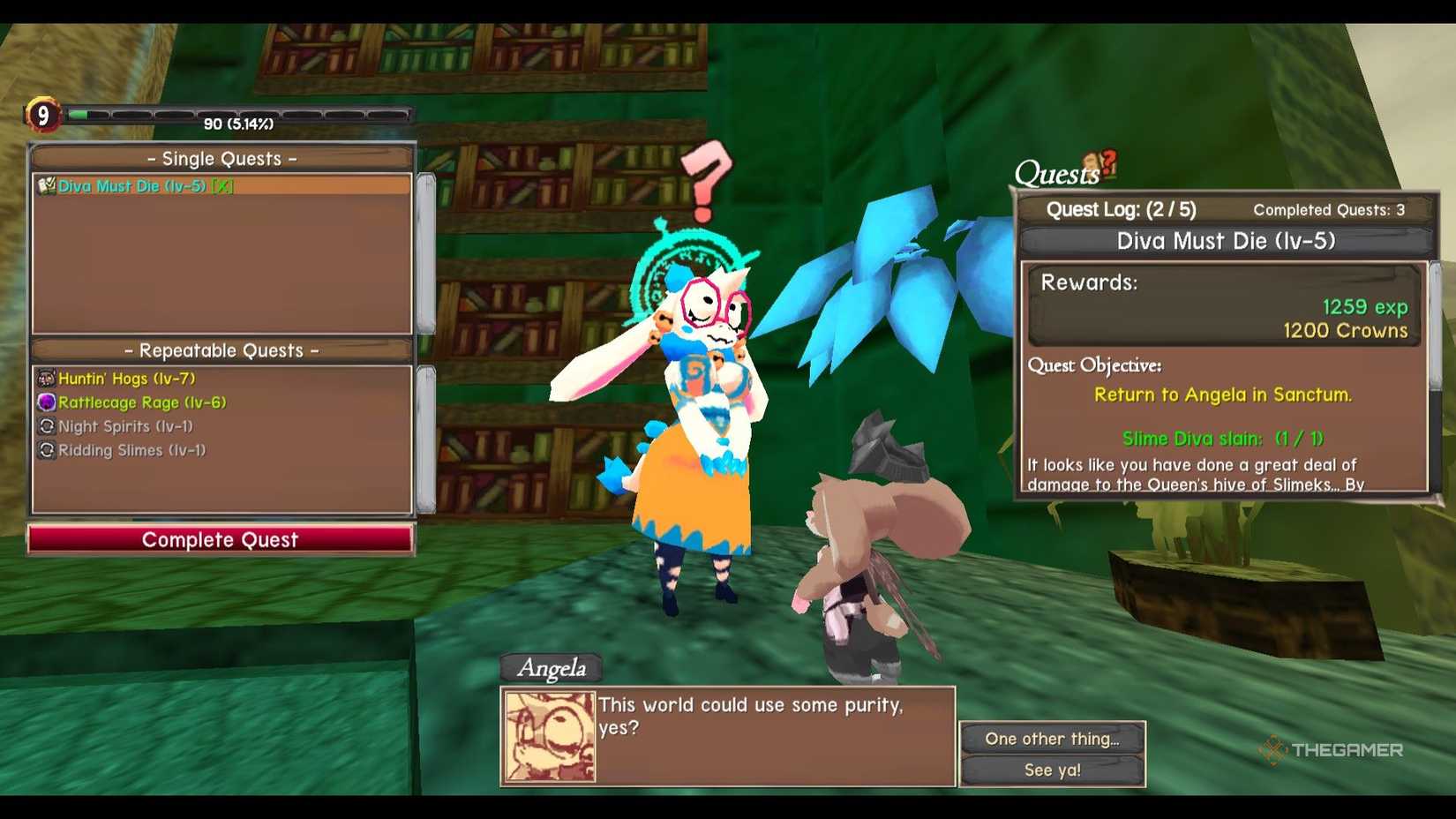The height and width of the screenshot is (819, 1456).
Task: Click the purple orb icon for Rattlecage Rage
Action: coord(45,402)
